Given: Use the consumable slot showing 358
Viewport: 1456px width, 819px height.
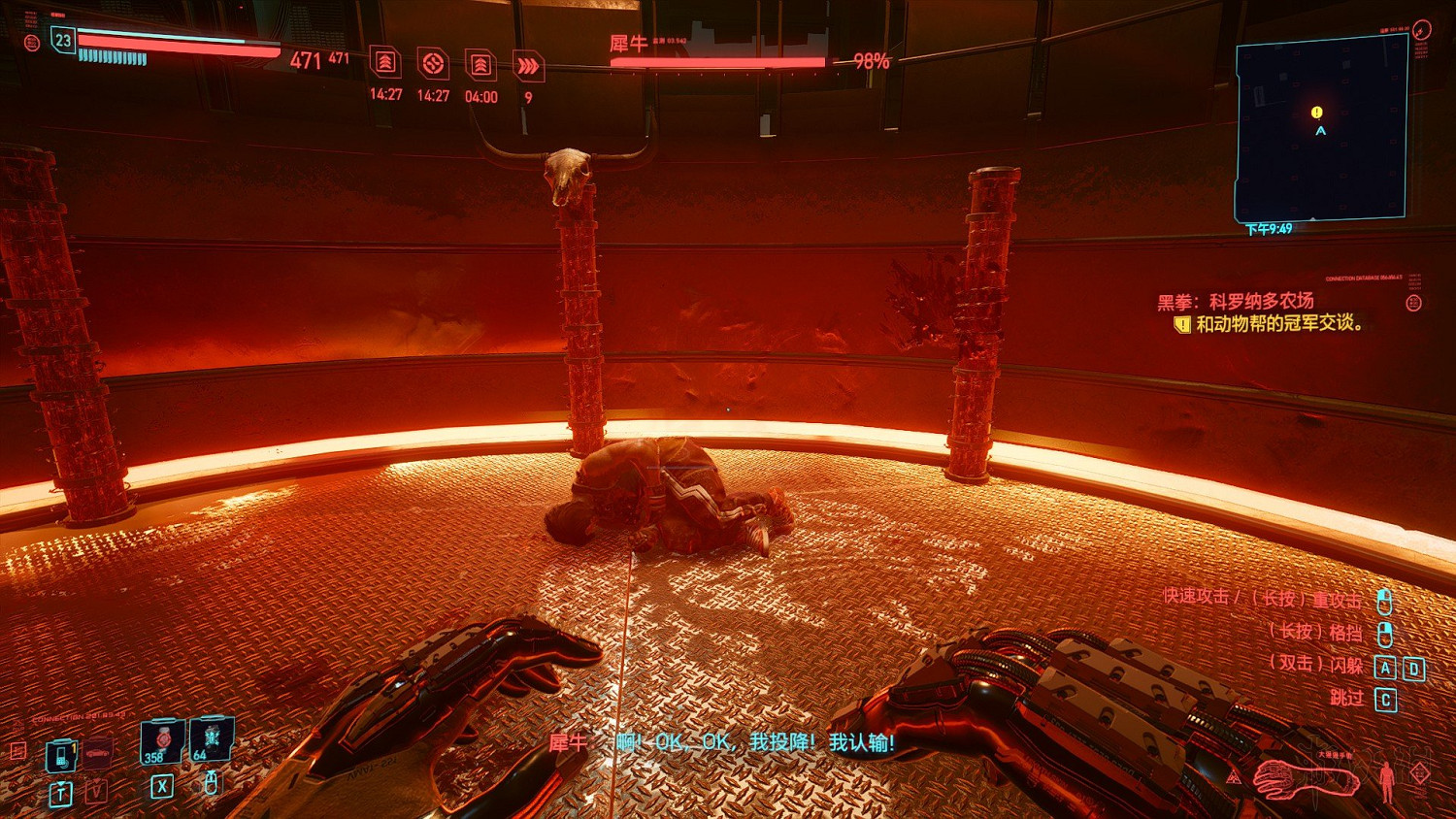Looking at the screenshot, I should [x=161, y=741].
